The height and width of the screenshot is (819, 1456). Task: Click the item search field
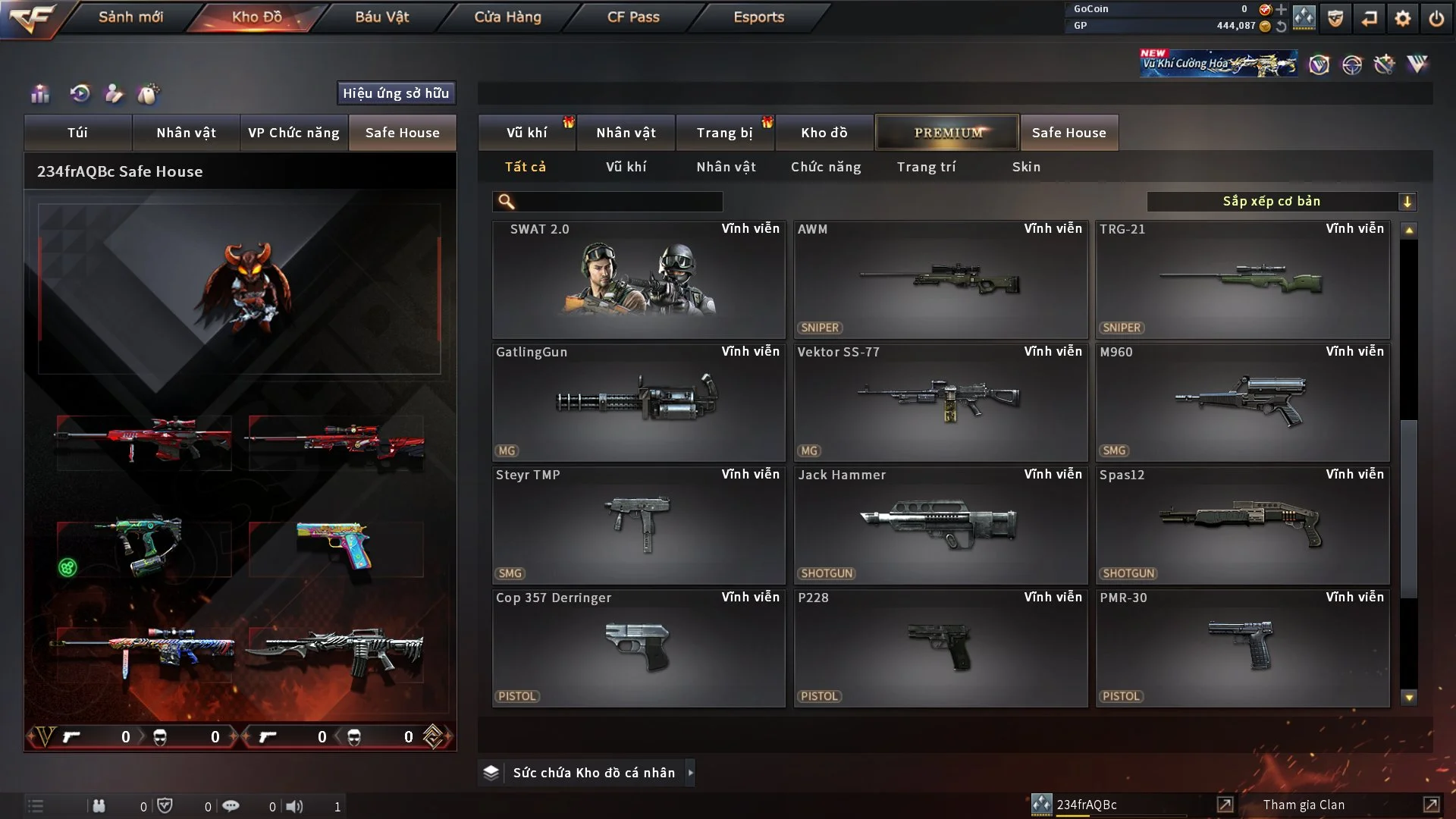point(618,201)
